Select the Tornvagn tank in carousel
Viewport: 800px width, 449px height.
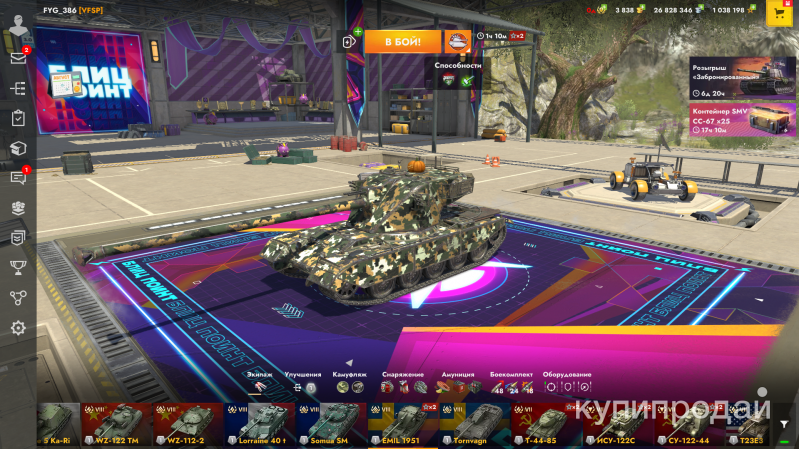(x=475, y=425)
